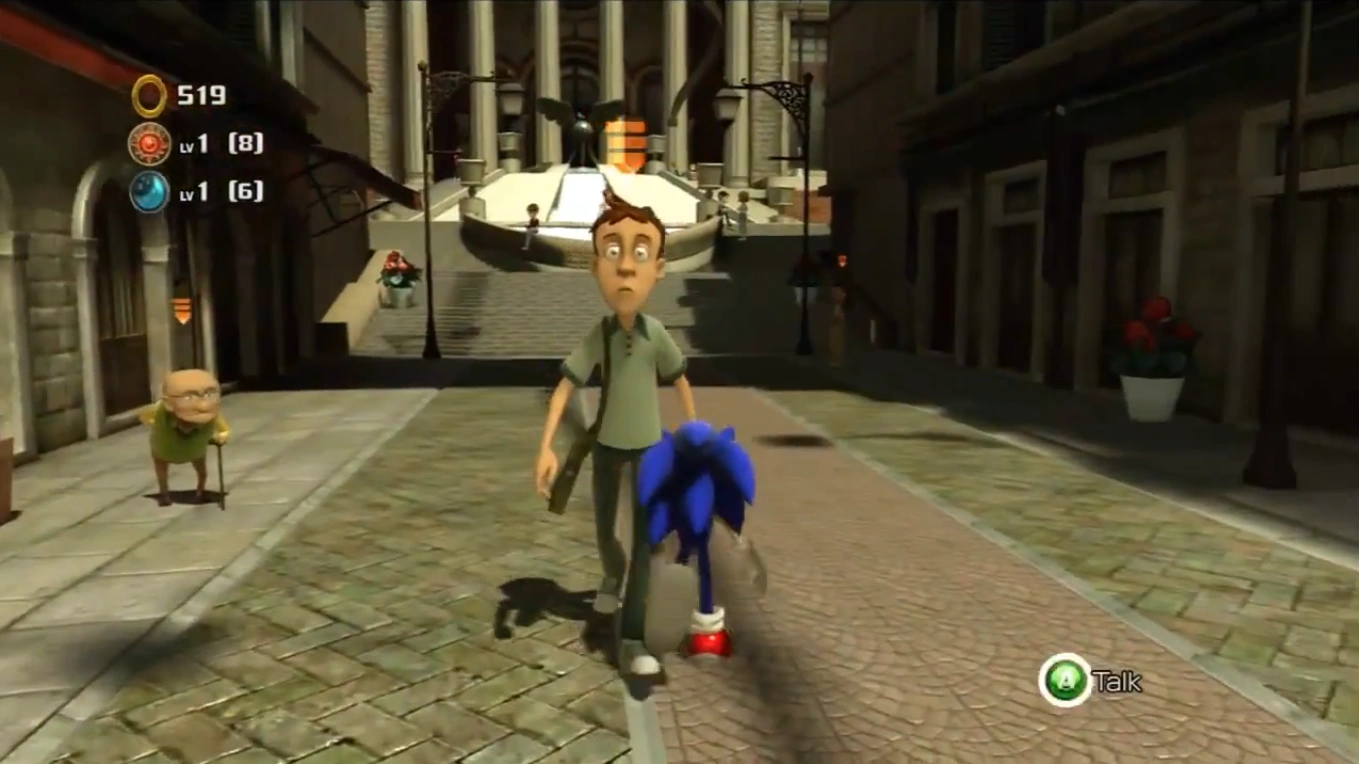Select the red Sun Medal icon
Viewport: 1359px width, 764px height.
pyautogui.click(x=149, y=143)
